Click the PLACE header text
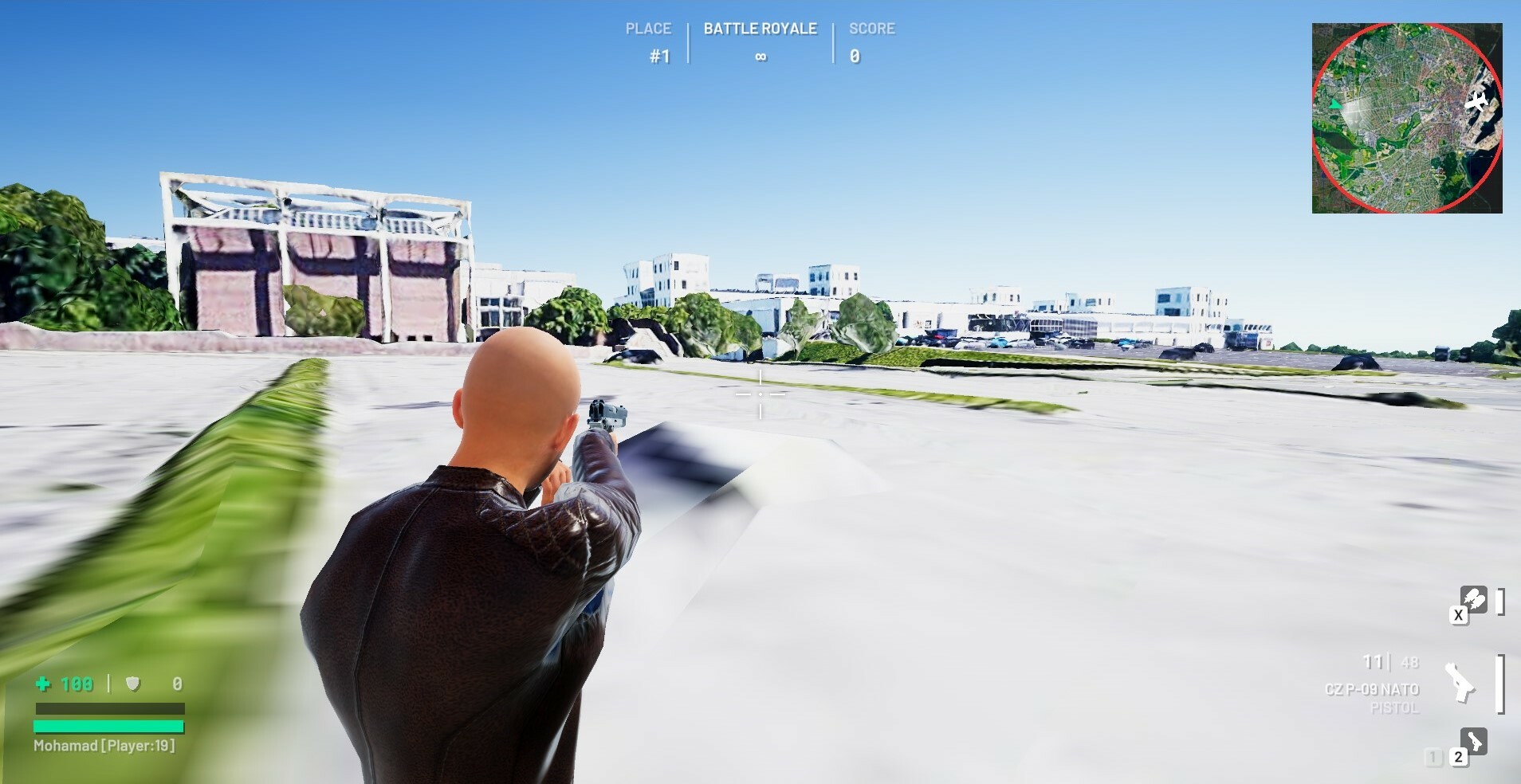1521x784 pixels. pyautogui.click(x=649, y=27)
